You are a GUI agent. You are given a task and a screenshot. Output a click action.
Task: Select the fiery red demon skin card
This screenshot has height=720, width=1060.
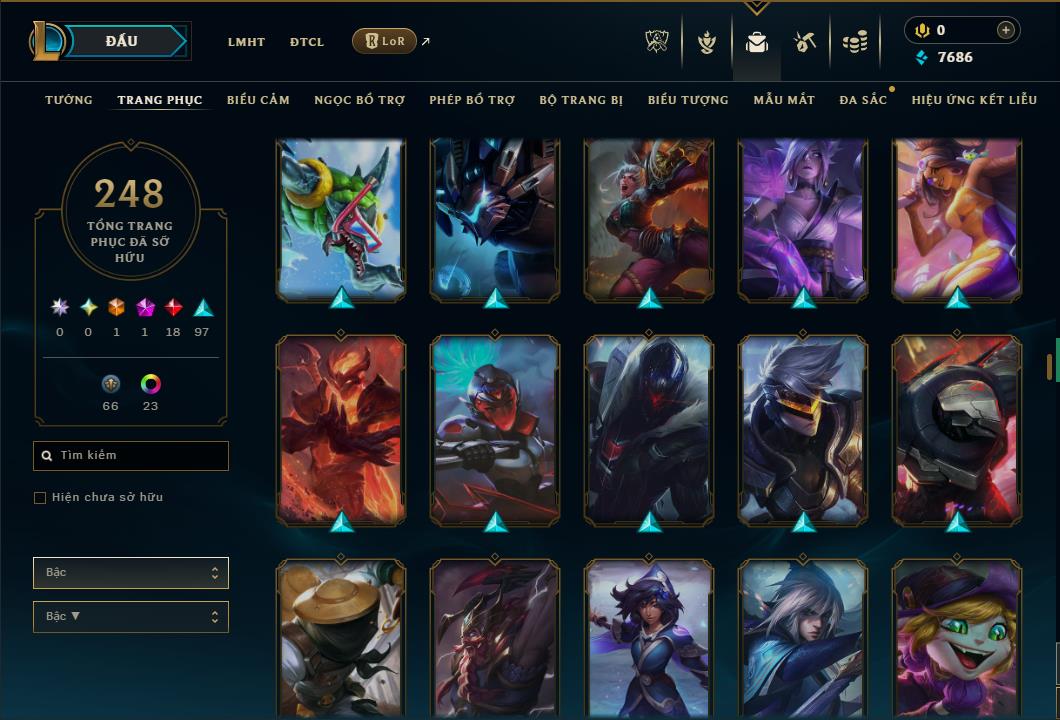pos(341,430)
